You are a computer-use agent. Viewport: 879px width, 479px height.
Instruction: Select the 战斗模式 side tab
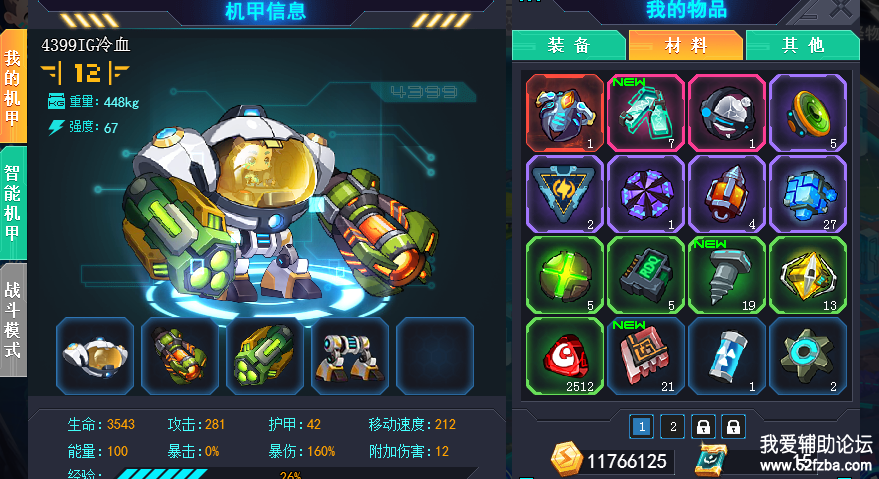click(13, 318)
